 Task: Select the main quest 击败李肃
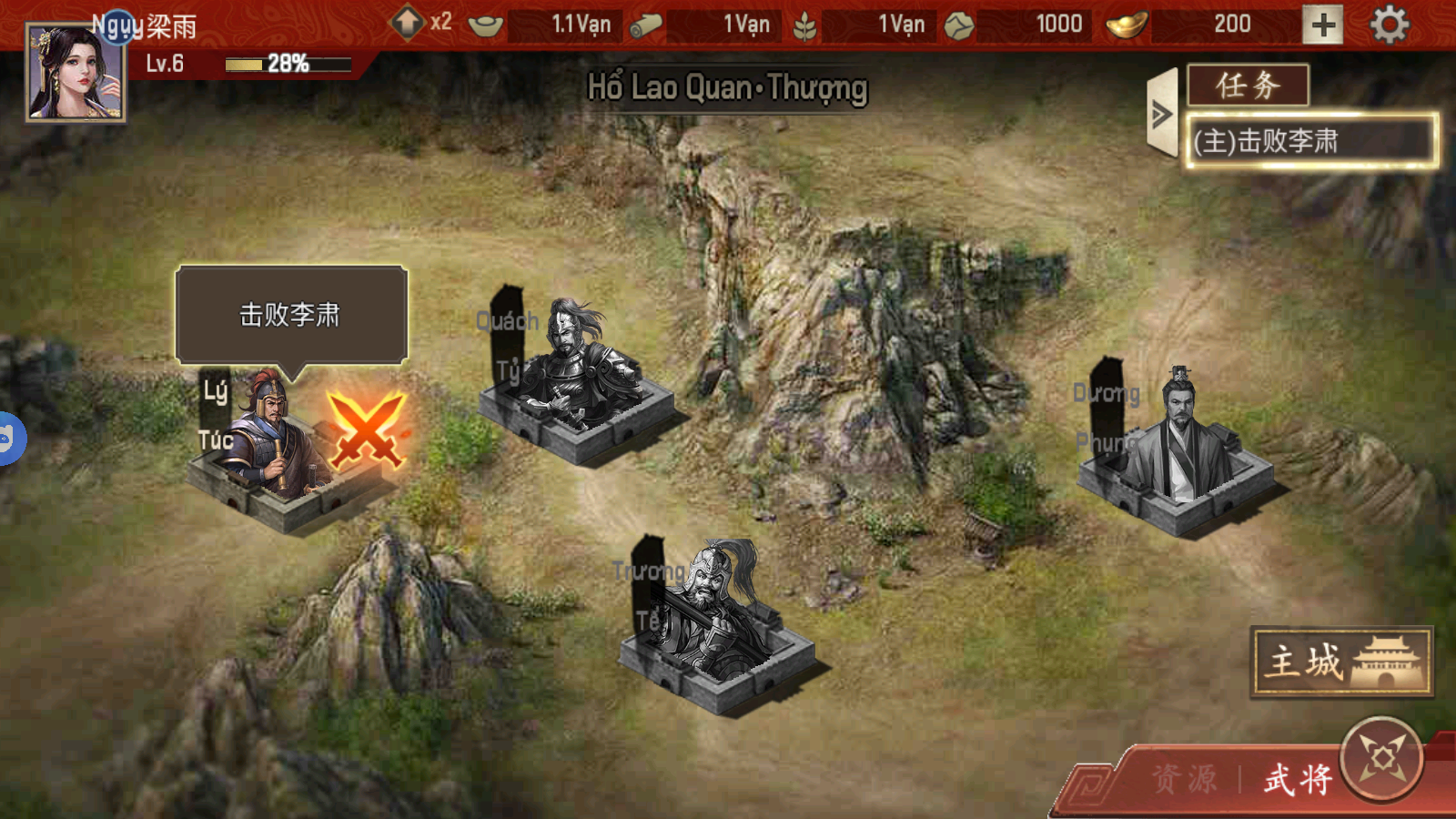1310,141
